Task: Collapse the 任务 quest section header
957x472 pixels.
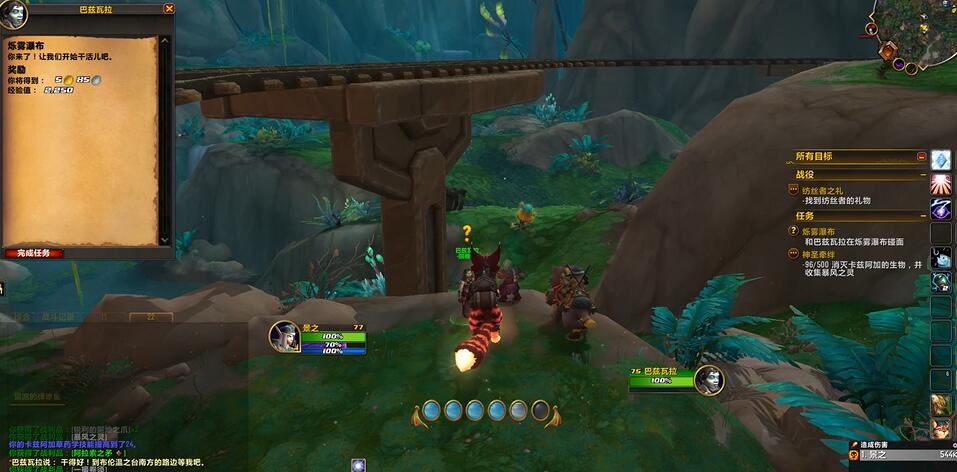Action: coord(921,216)
